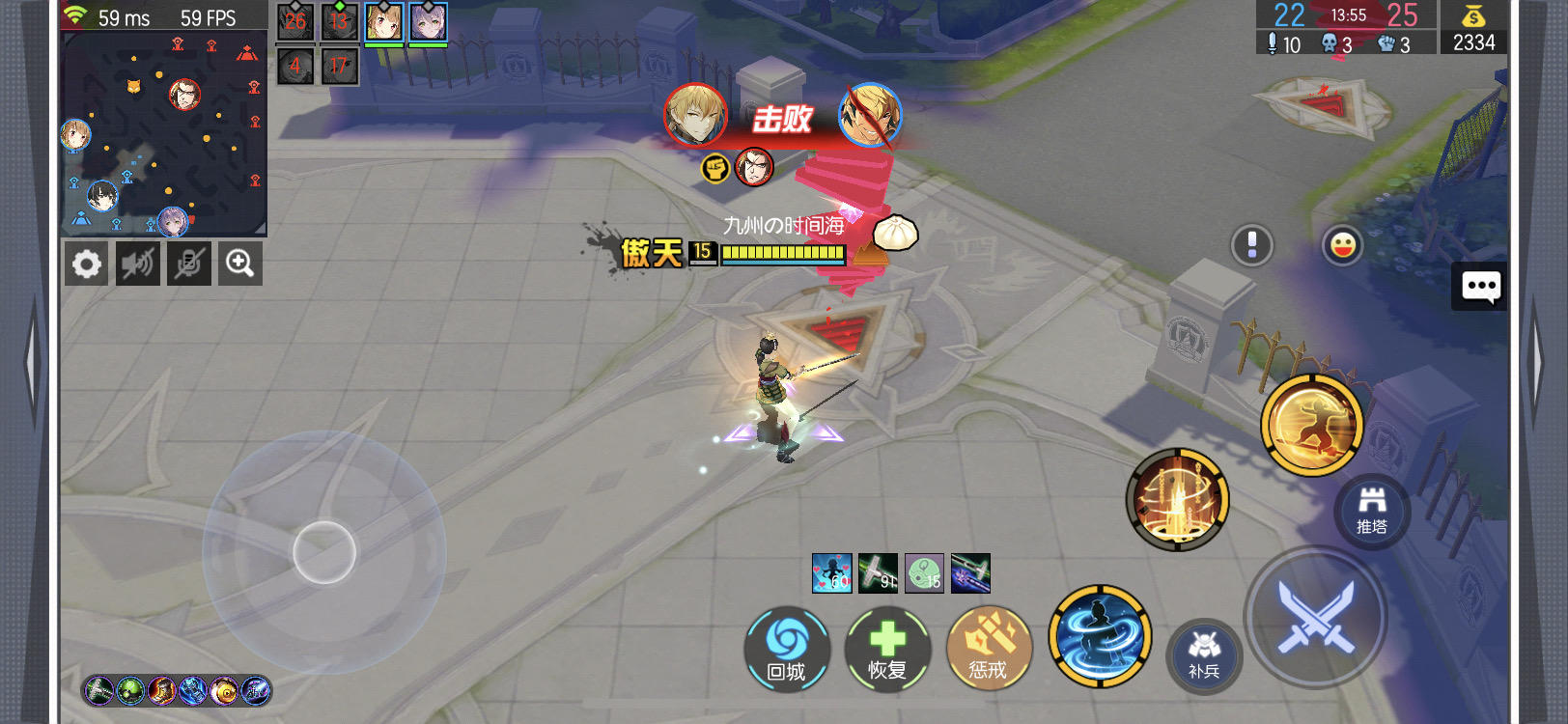The width and height of the screenshot is (1568, 724).
Task: Open the emoji sticker menu
Action: click(1342, 245)
